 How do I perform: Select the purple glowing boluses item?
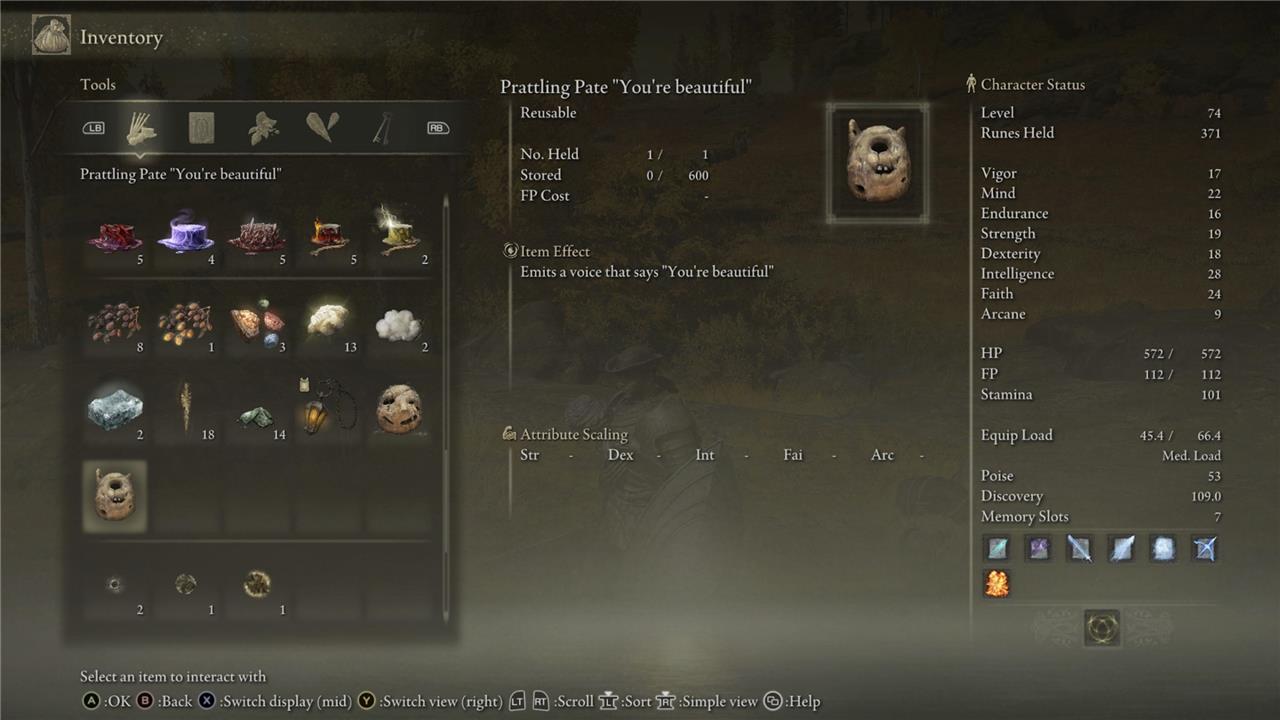click(185, 238)
